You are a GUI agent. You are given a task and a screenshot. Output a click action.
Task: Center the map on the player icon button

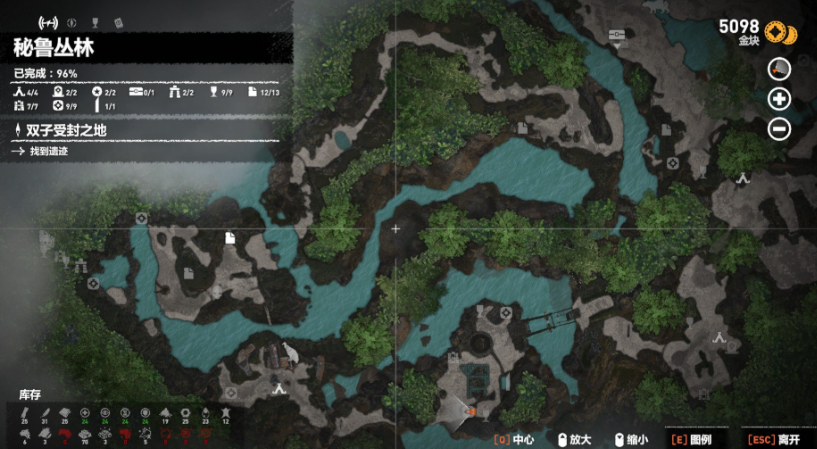point(779,69)
